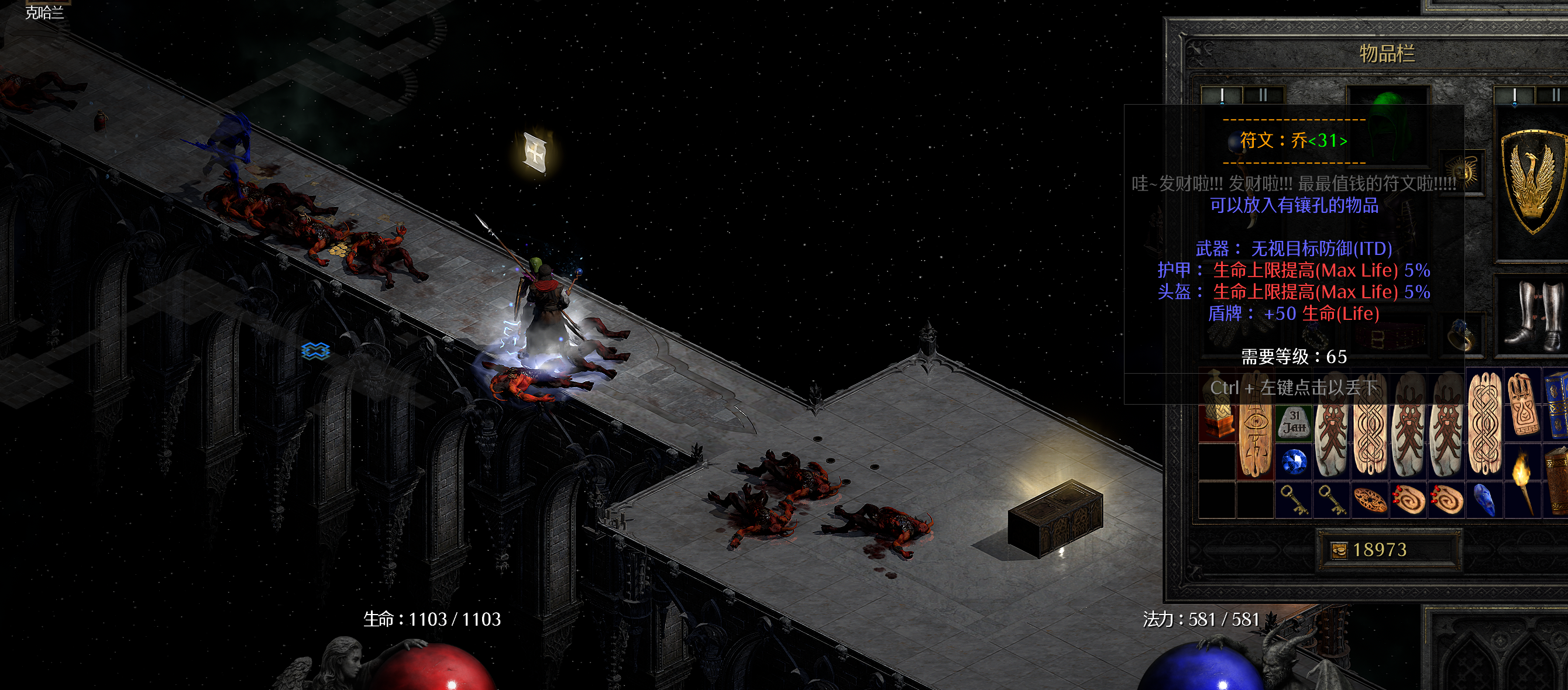Select weapon set I tab above the shield
The height and width of the screenshot is (690, 1568).
pos(1514,95)
